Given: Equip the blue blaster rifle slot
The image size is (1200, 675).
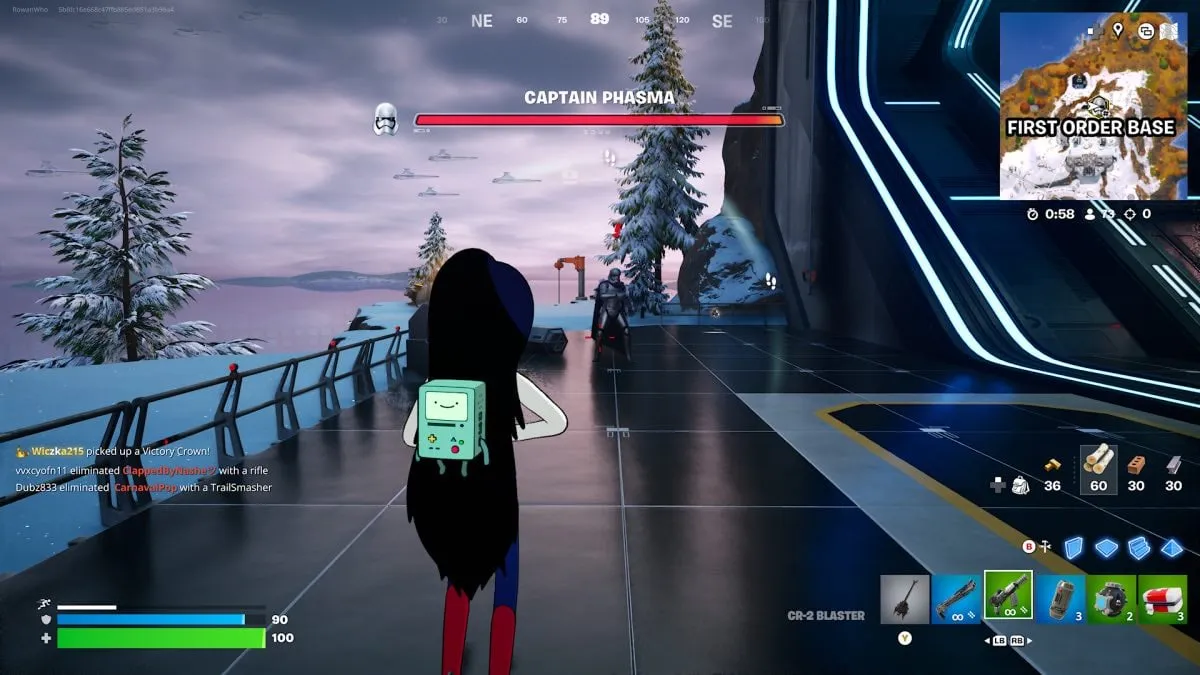Looking at the screenshot, I should (956, 598).
